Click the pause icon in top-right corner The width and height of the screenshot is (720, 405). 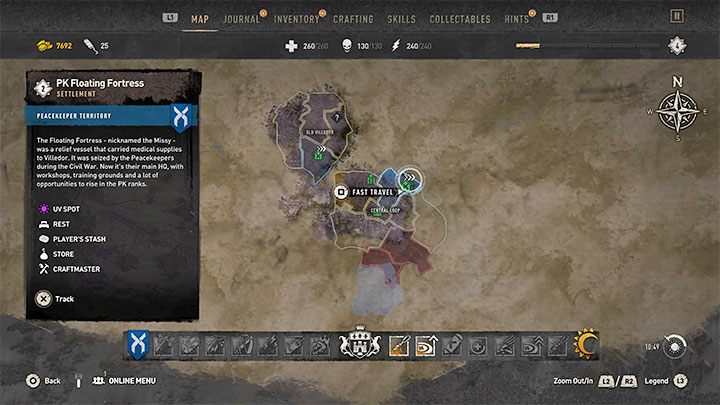pos(677,16)
